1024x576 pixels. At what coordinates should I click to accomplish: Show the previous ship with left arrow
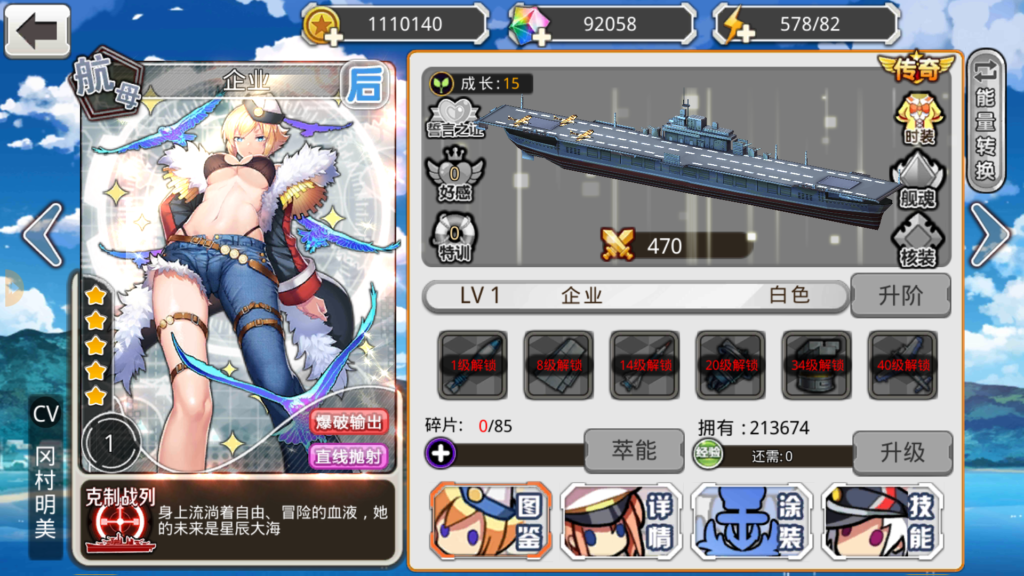point(40,235)
